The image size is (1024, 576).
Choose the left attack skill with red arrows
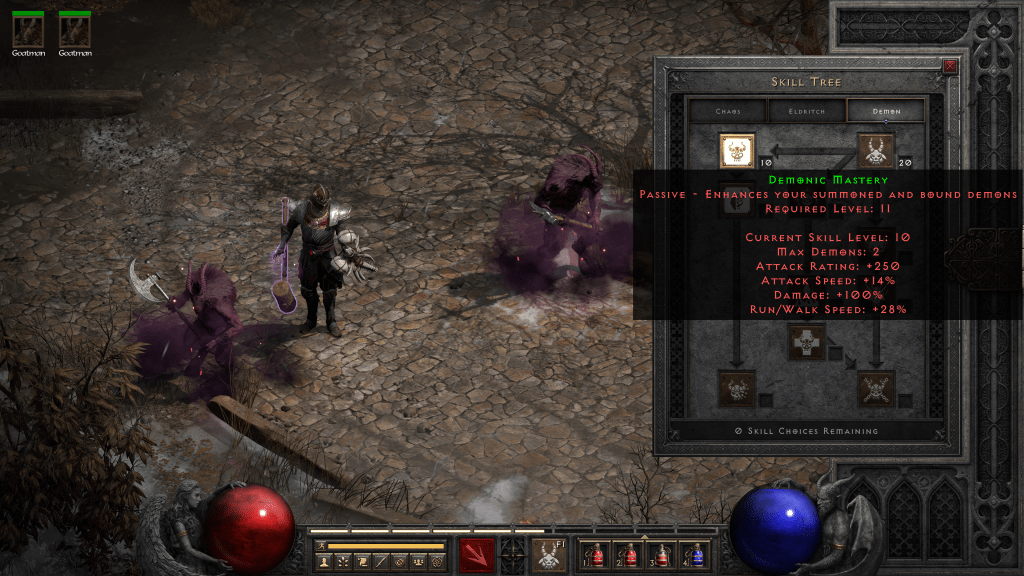477,555
